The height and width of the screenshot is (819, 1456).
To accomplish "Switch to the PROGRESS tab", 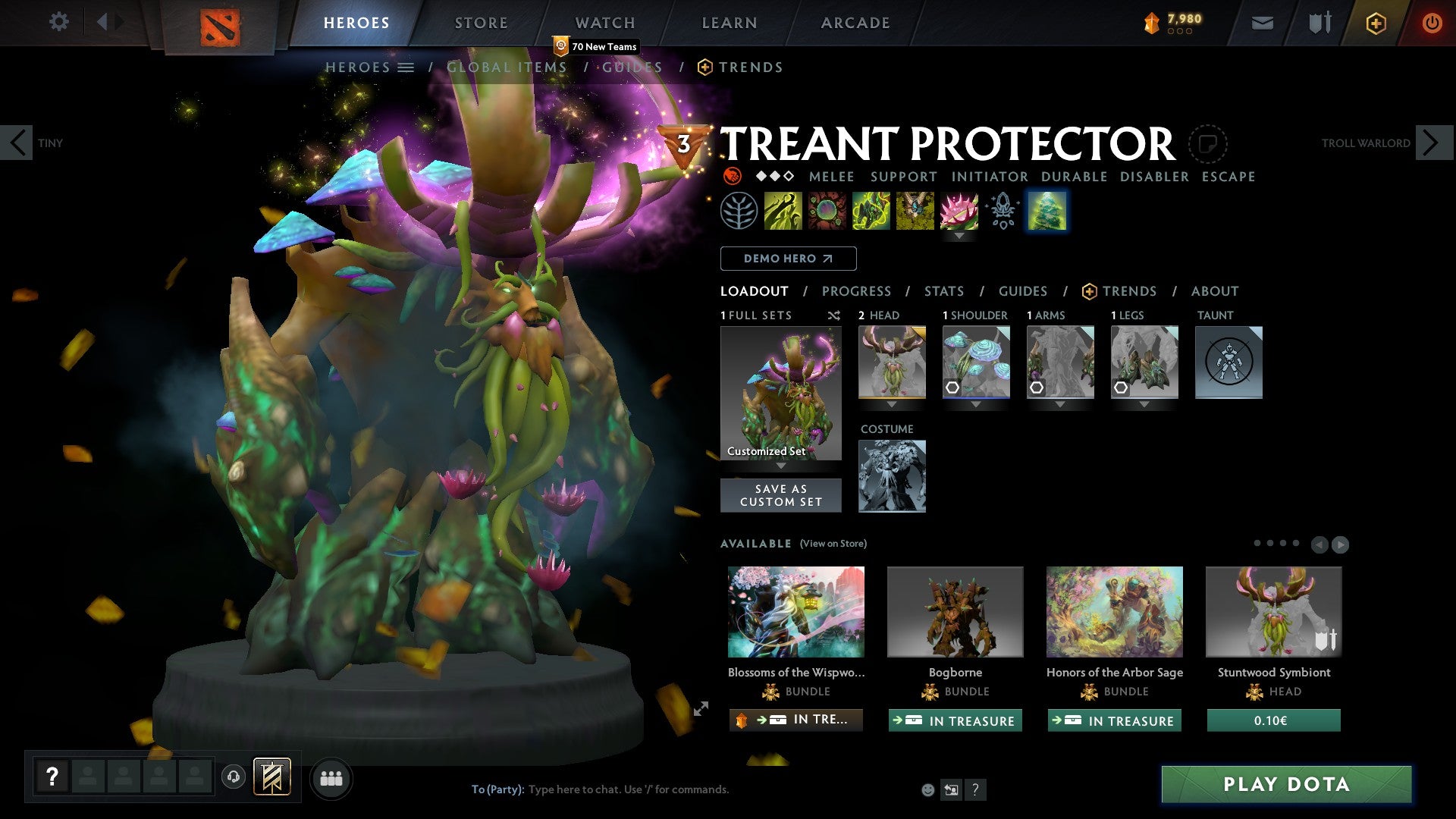I will tap(857, 291).
